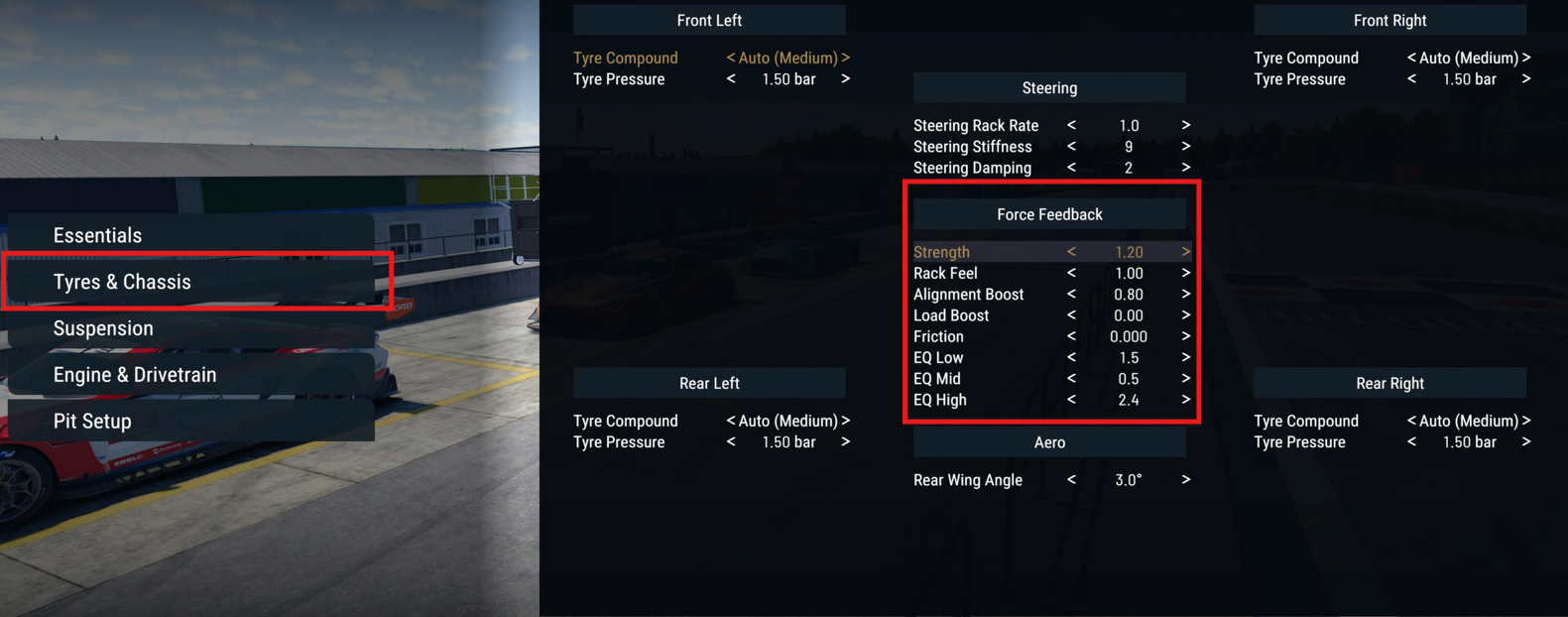
Task: Increase the Friction setting
Action: coord(1185,336)
